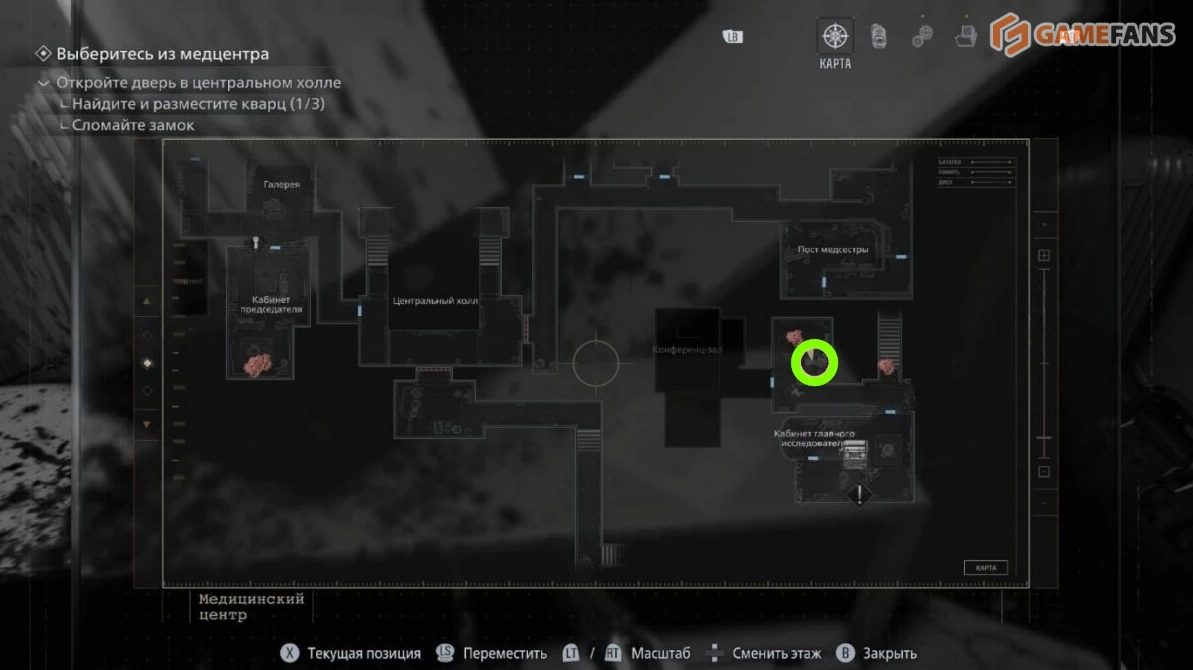This screenshot has height=670, width=1193.
Task: Select the exclamation mark objective marker
Action: 859,494
